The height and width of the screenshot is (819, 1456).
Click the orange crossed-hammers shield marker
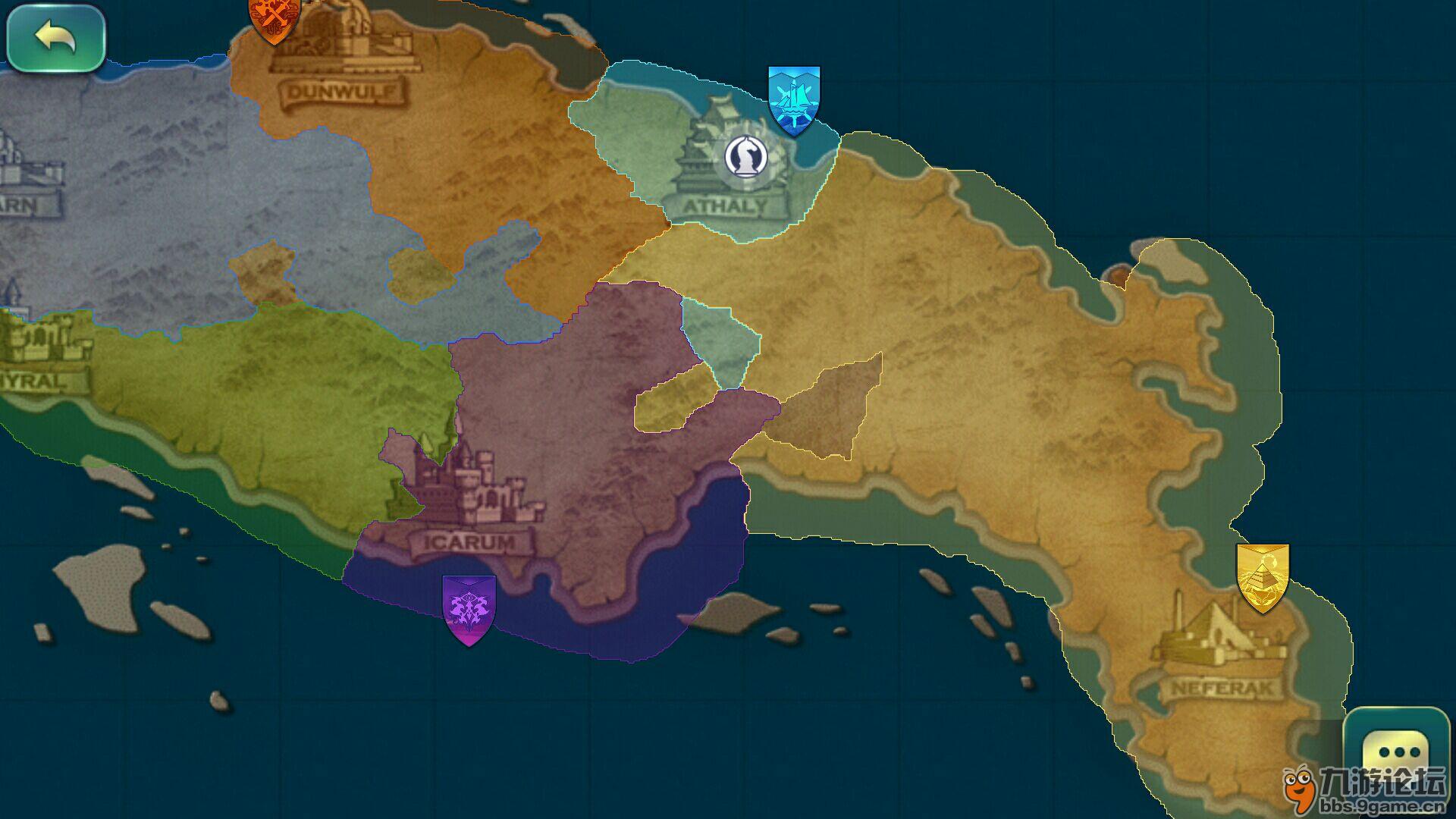pyautogui.click(x=274, y=18)
